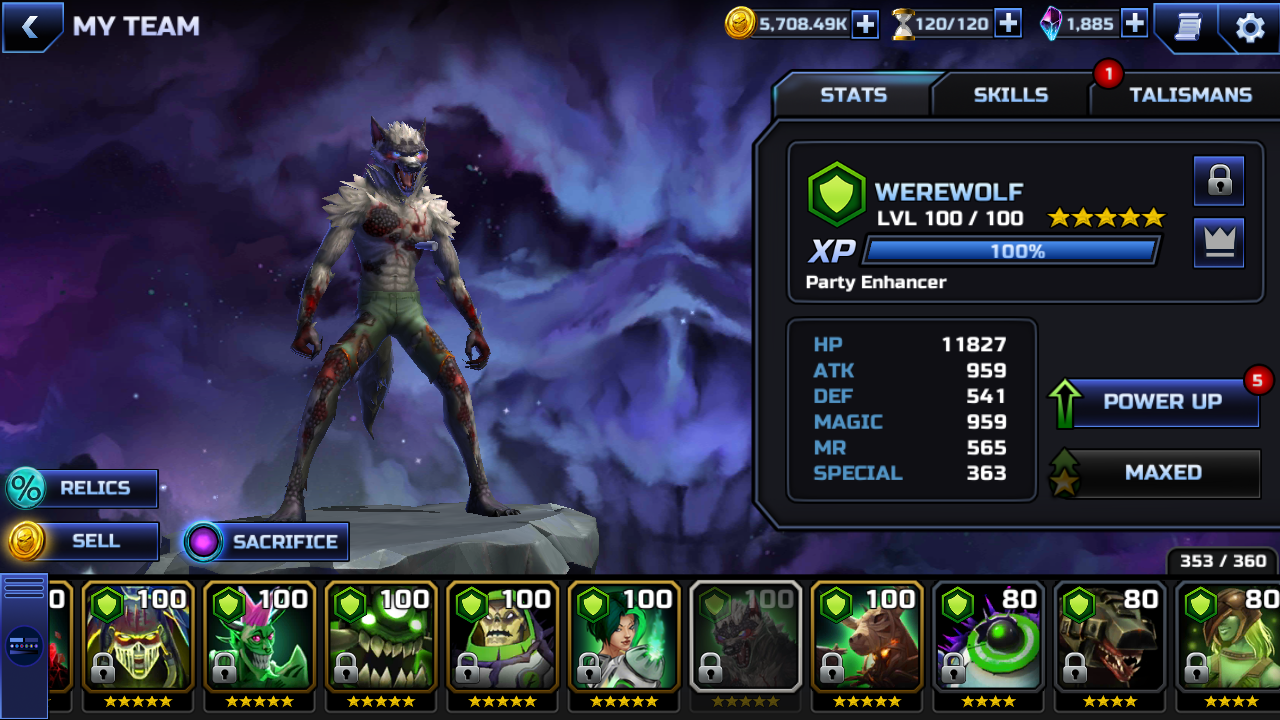Refill hourglass energy with plus button
This screenshot has width=1280, height=720.
1008,24
